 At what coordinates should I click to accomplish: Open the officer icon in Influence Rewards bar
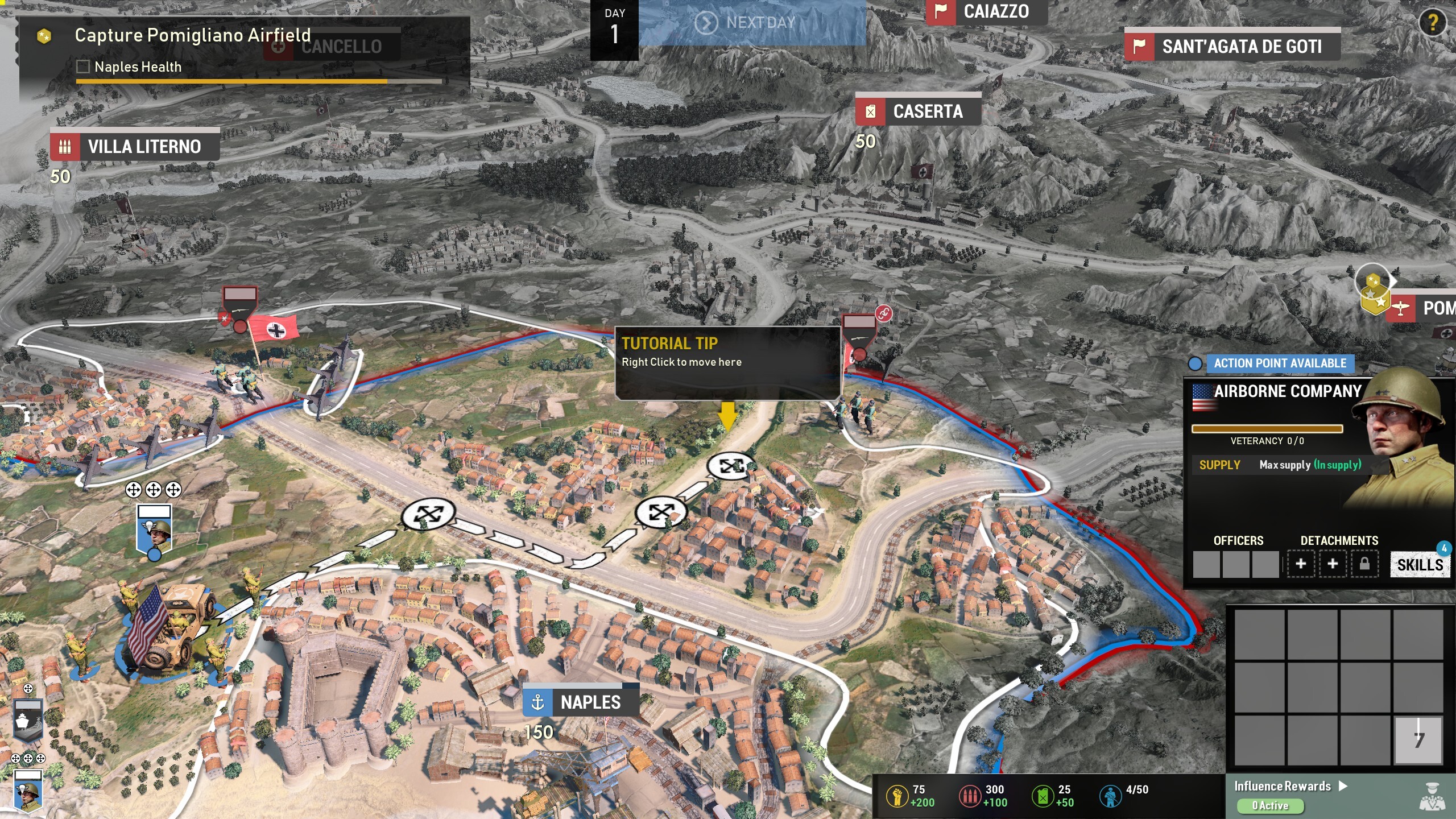(1433, 796)
